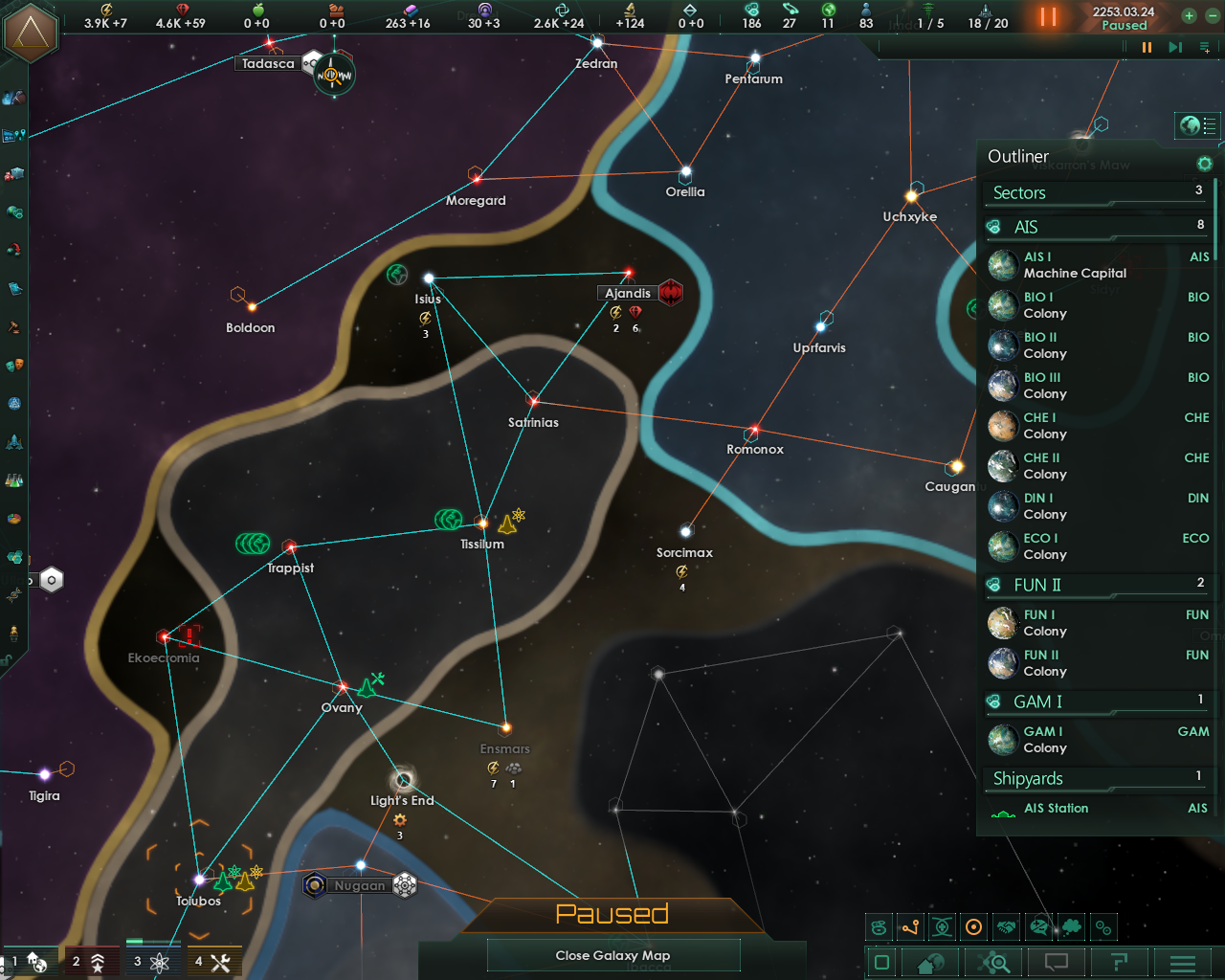Select the opinion map mode handshake icon

[1006, 926]
